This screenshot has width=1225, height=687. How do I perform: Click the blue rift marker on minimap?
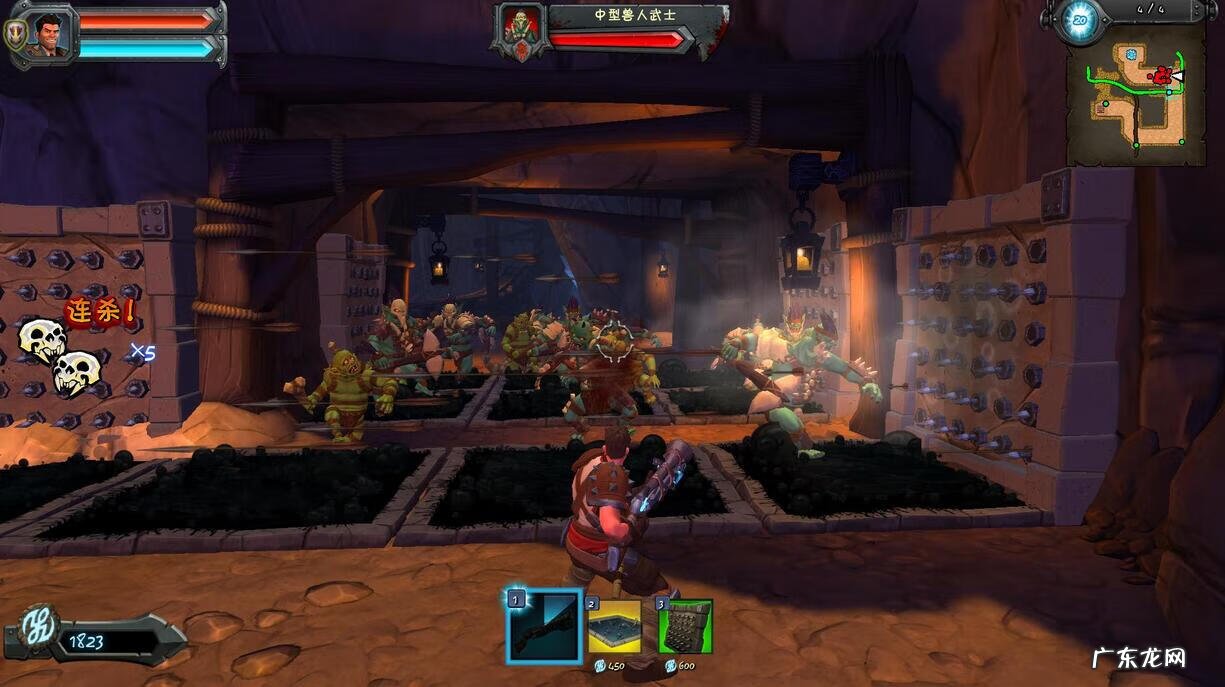(1131, 54)
